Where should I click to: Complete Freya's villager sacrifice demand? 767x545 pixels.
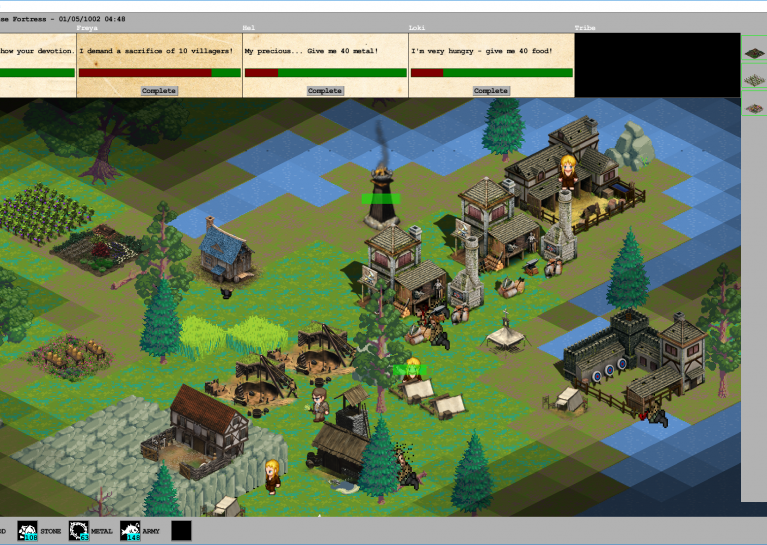[159, 91]
